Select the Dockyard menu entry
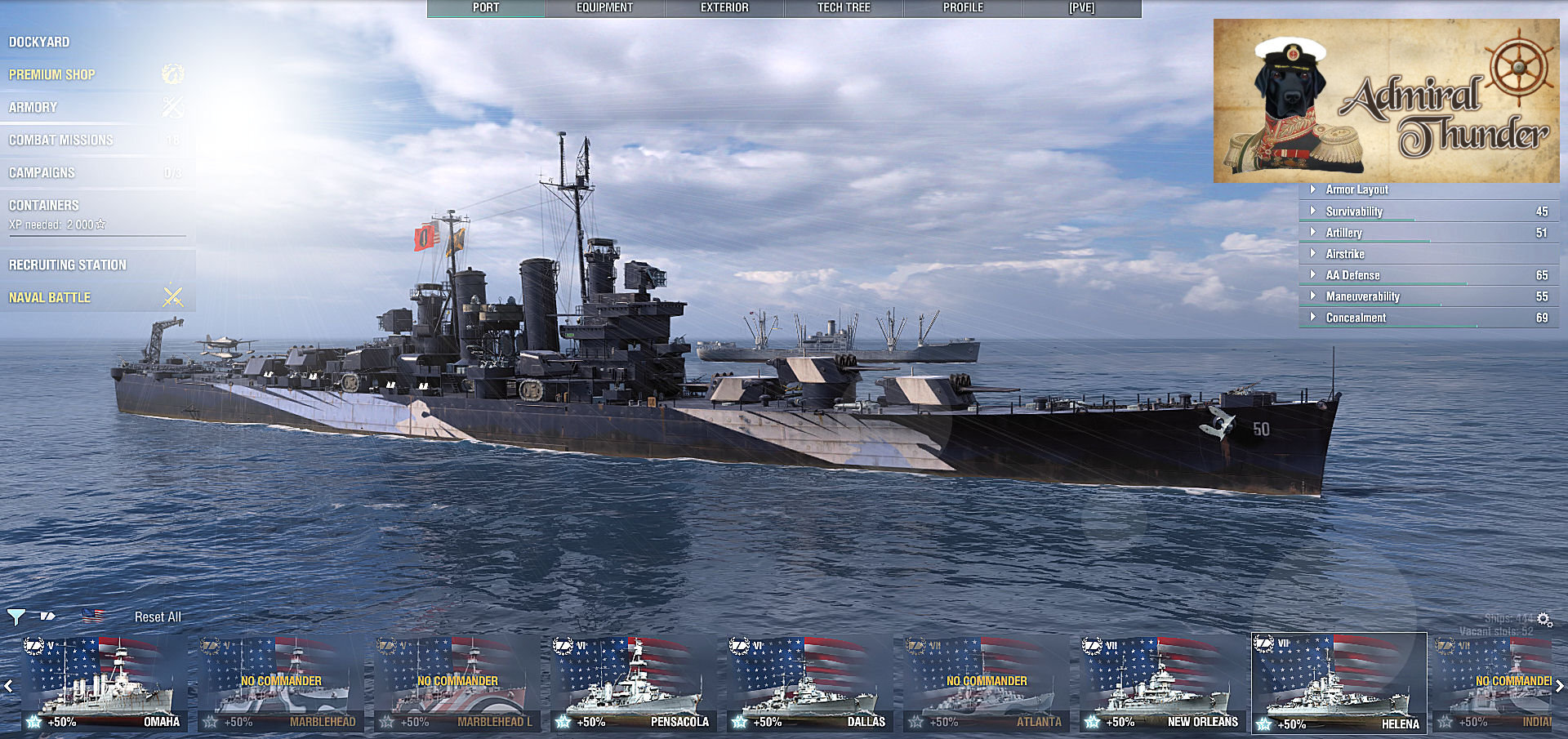This screenshot has height=739, width=1568. click(x=39, y=42)
